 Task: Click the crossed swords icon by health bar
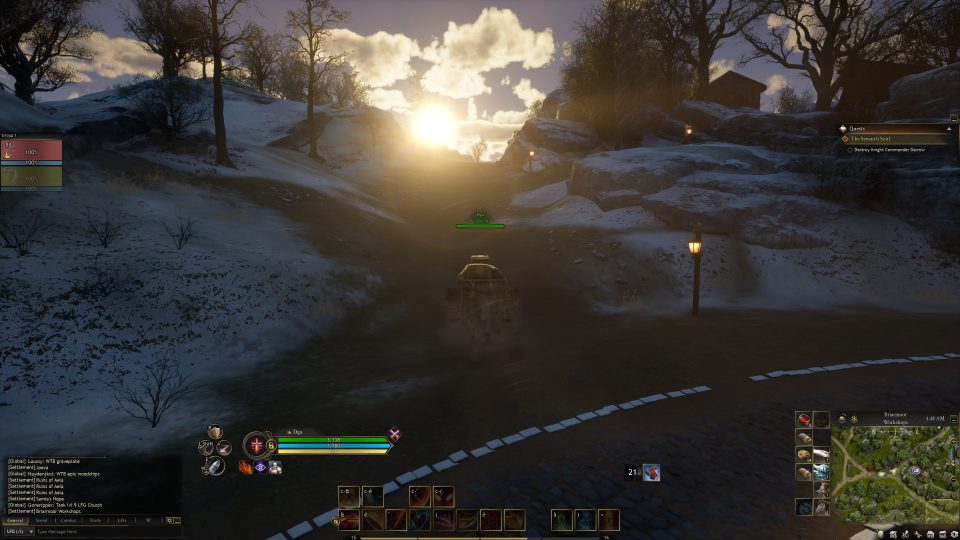click(x=395, y=434)
